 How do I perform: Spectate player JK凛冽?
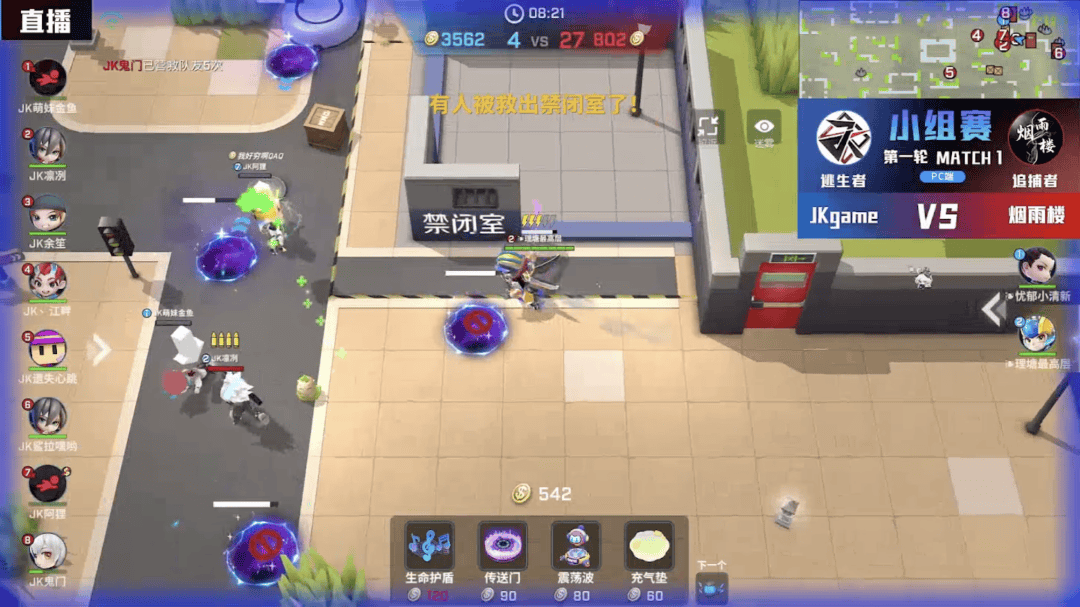click(47, 147)
